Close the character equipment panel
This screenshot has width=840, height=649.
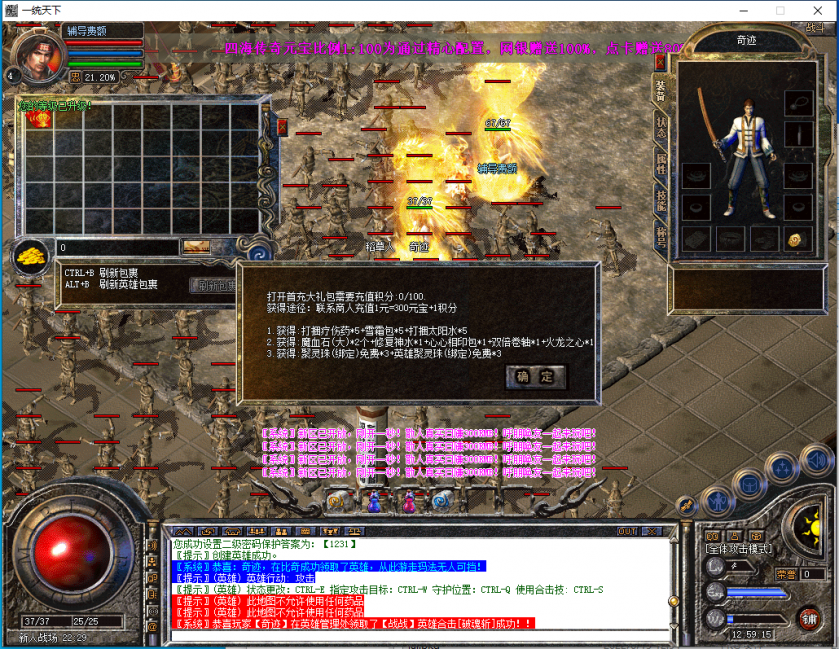[660, 60]
